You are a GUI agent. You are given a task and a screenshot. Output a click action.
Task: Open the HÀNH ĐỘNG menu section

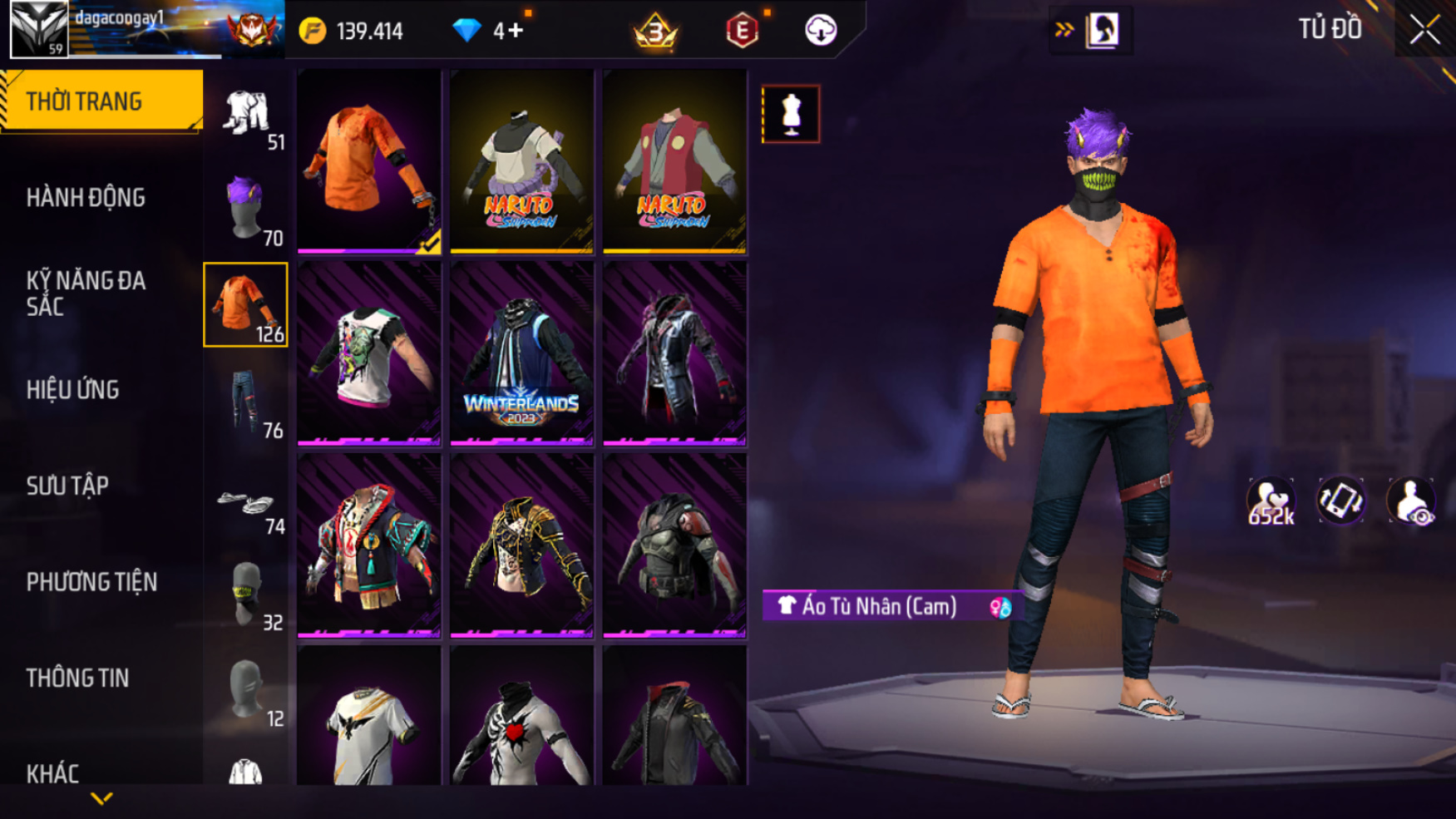pos(86,198)
